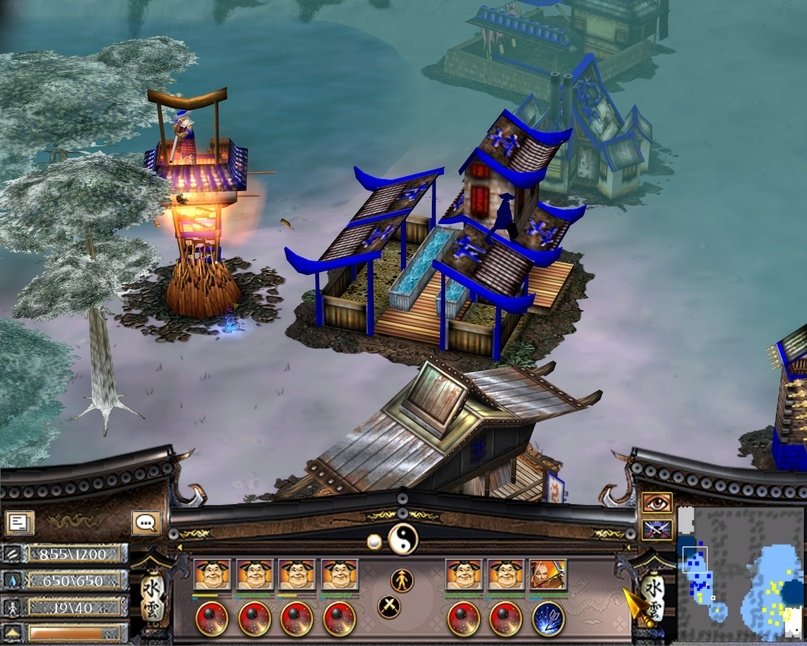Toggle the eye icon above the minimap
807x646 pixels.
click(656, 503)
